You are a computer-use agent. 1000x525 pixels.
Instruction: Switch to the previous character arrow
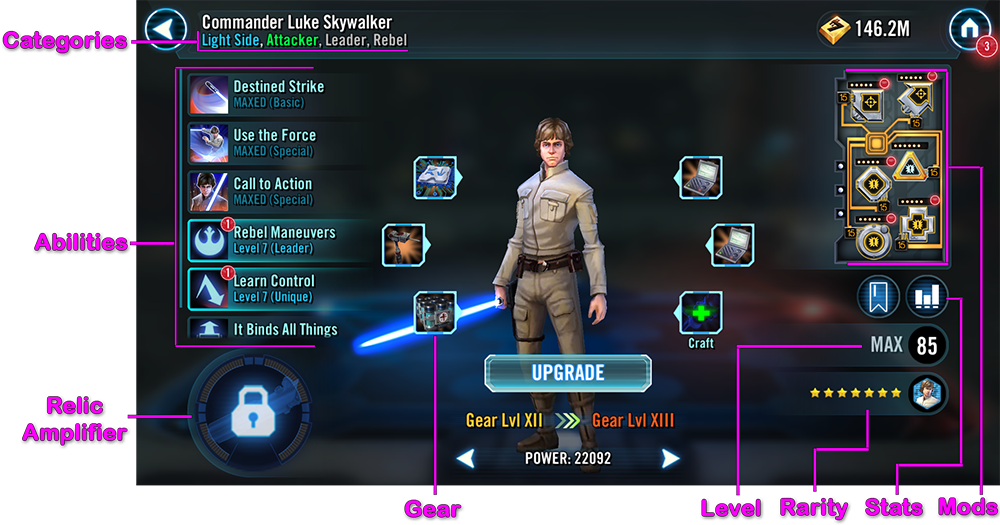tap(465, 459)
